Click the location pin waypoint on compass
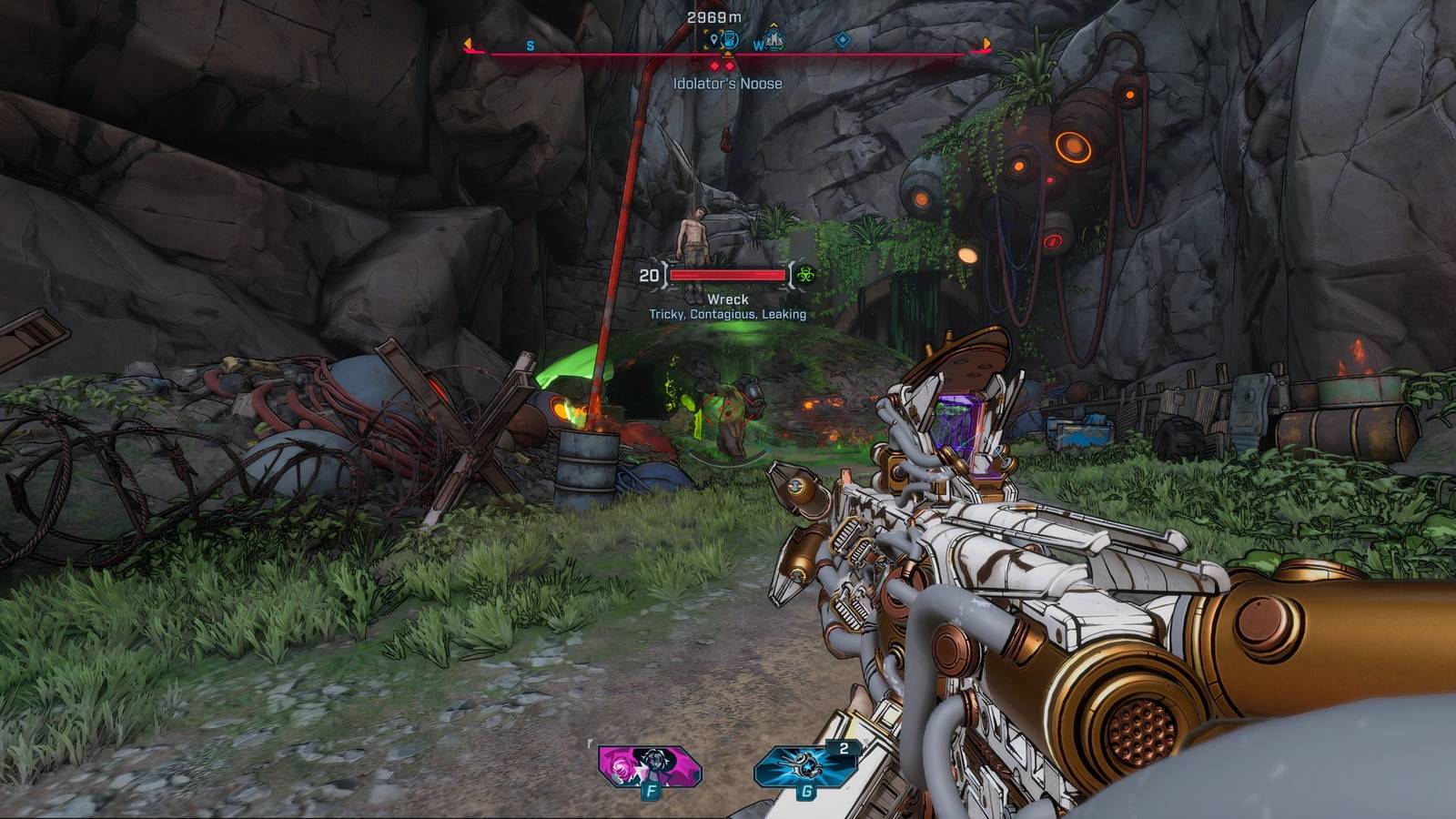The width and height of the screenshot is (1456, 819). coord(713,40)
